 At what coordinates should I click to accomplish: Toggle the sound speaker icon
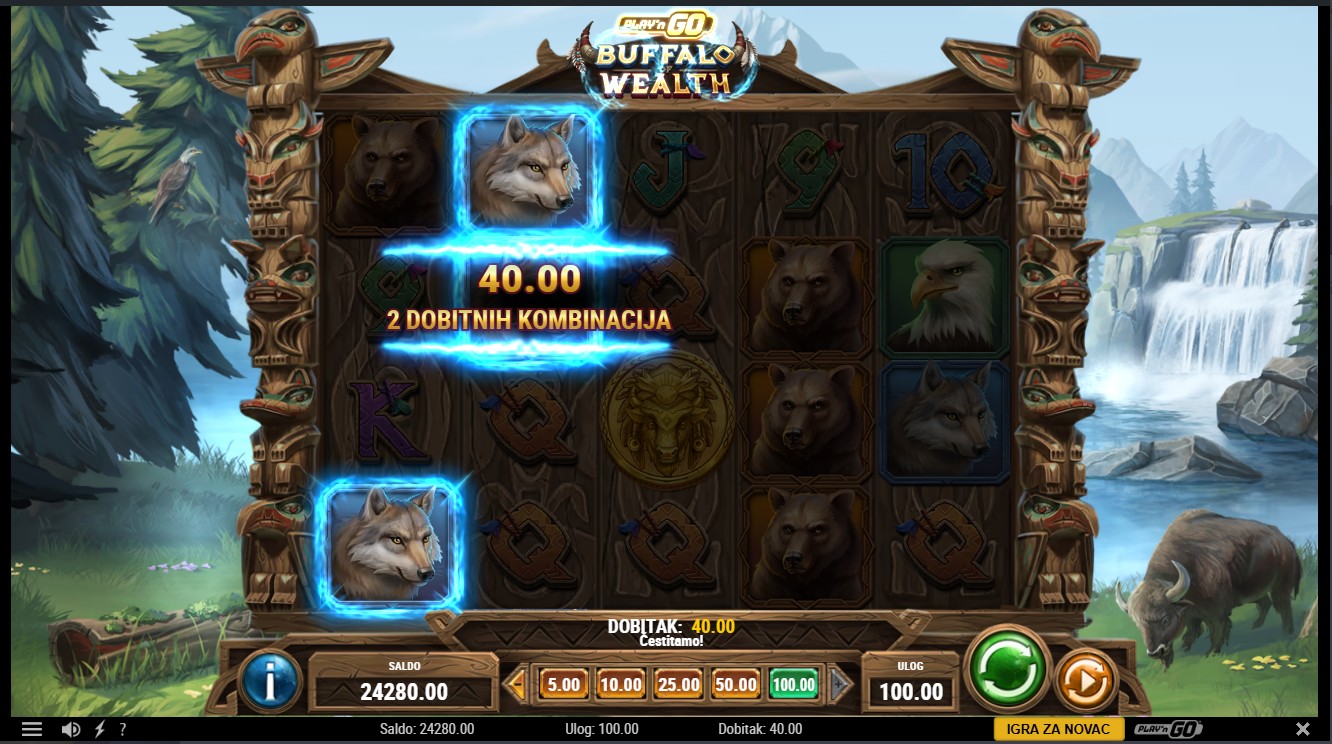(x=70, y=729)
